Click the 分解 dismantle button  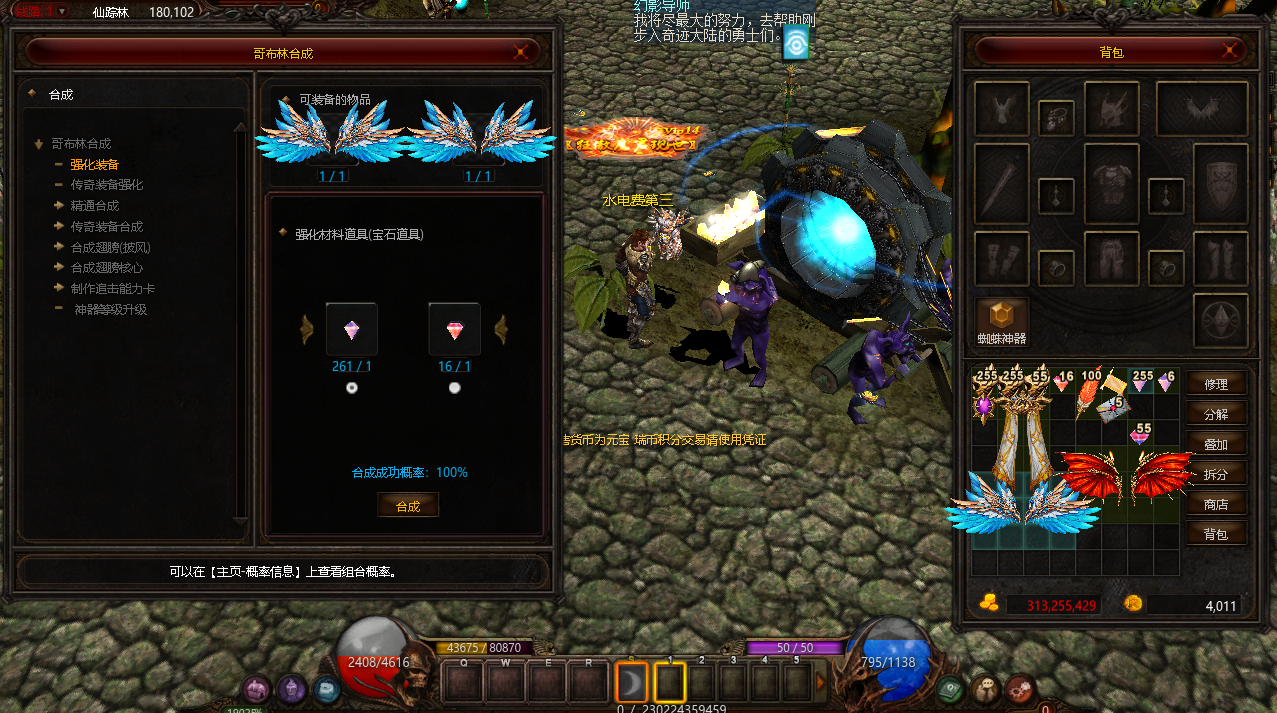1216,414
